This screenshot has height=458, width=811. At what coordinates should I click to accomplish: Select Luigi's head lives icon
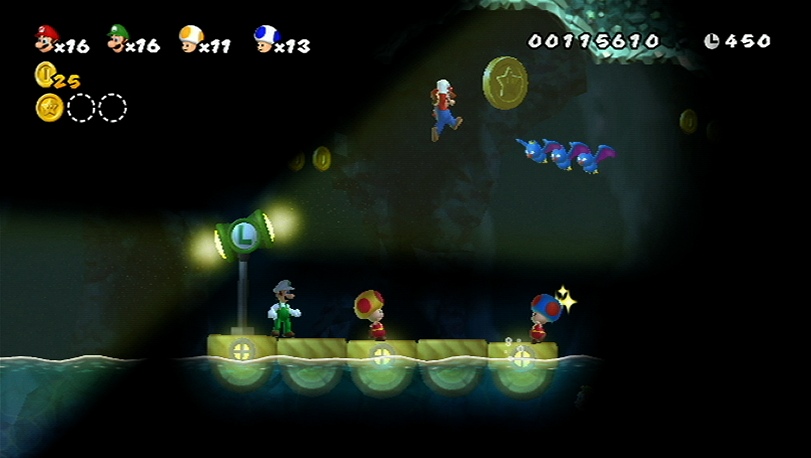tap(118, 38)
